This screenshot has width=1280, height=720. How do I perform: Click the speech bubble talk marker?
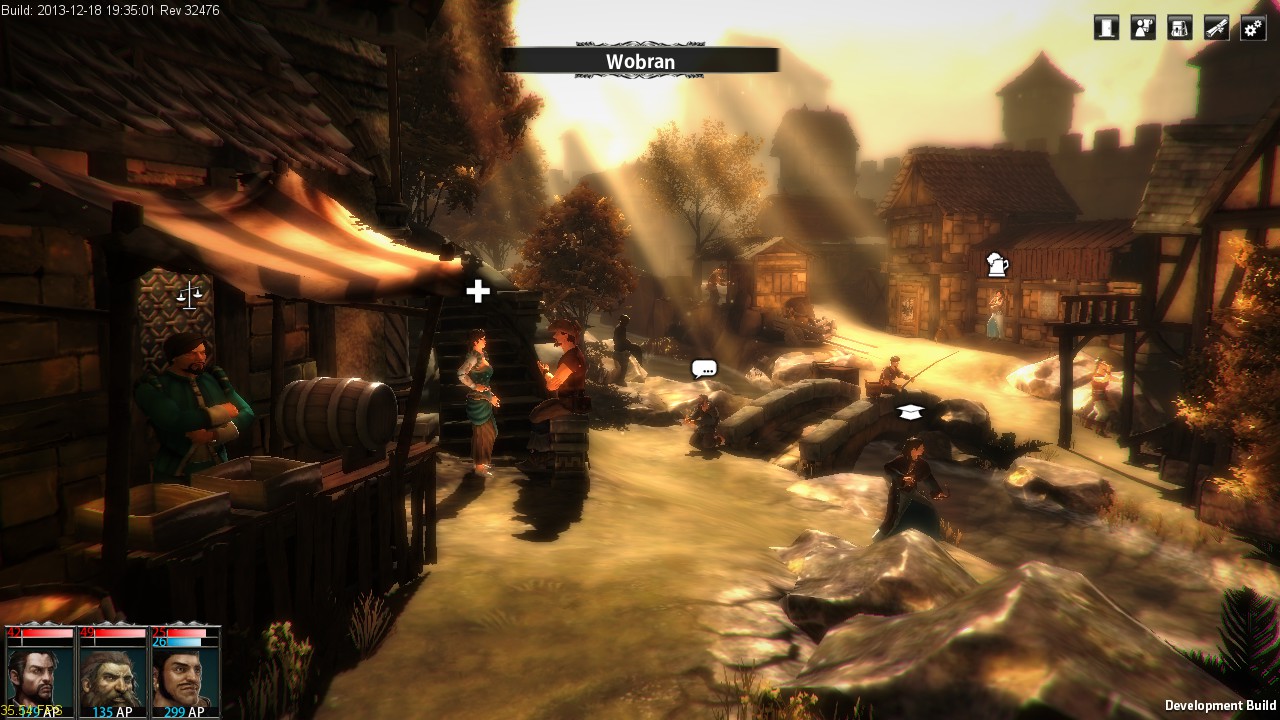[x=704, y=369]
